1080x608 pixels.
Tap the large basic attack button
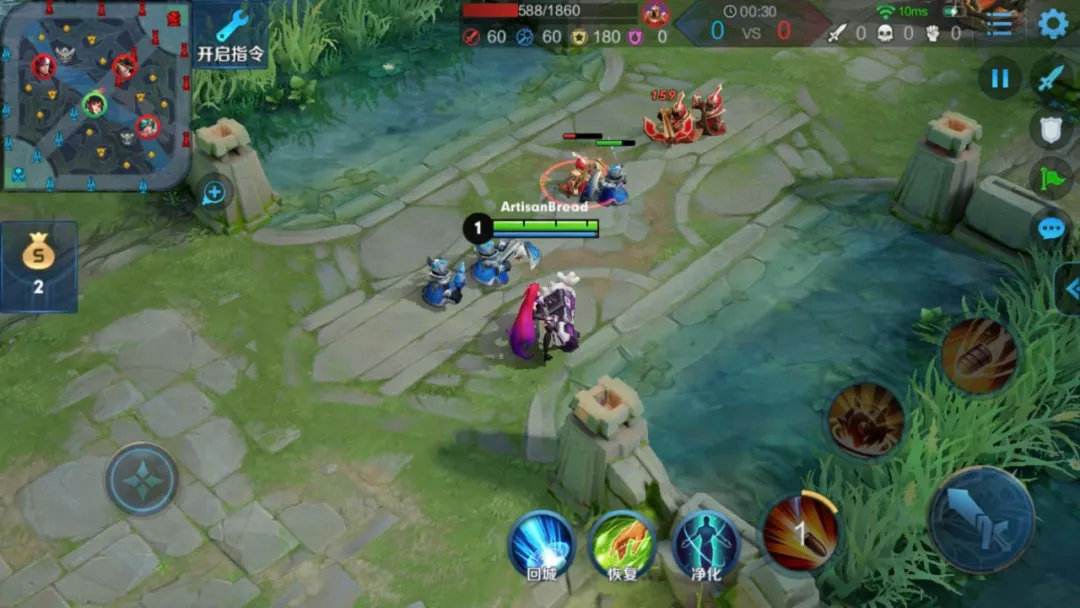click(981, 520)
